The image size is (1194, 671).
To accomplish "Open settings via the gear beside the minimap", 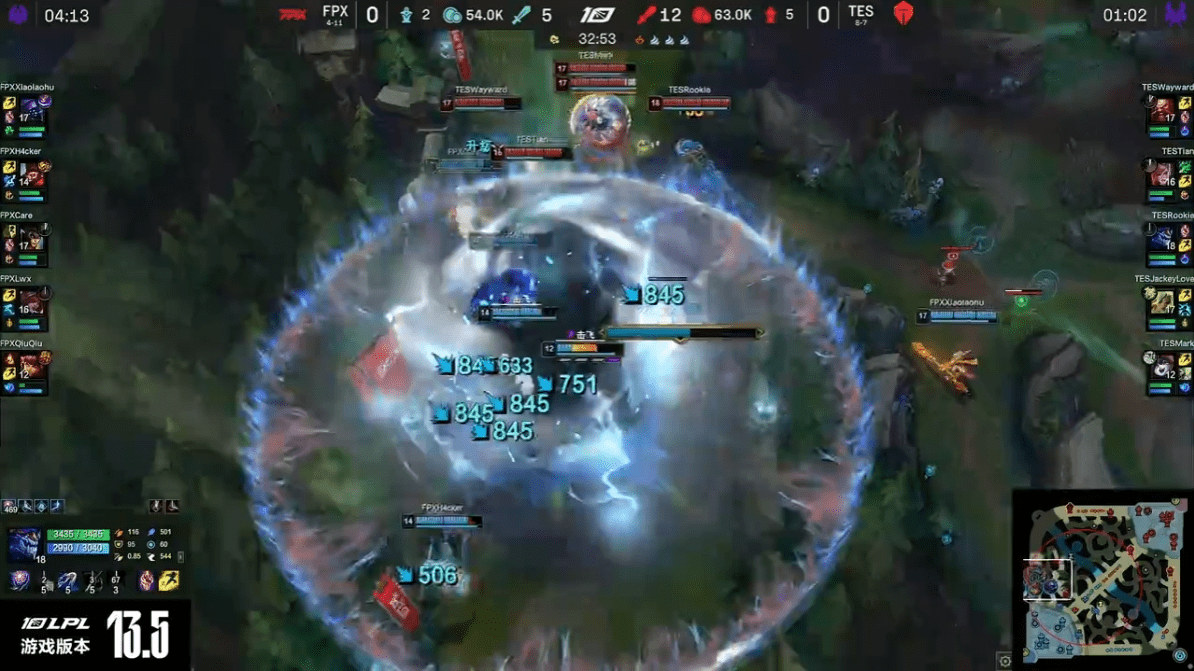I will [1005, 661].
